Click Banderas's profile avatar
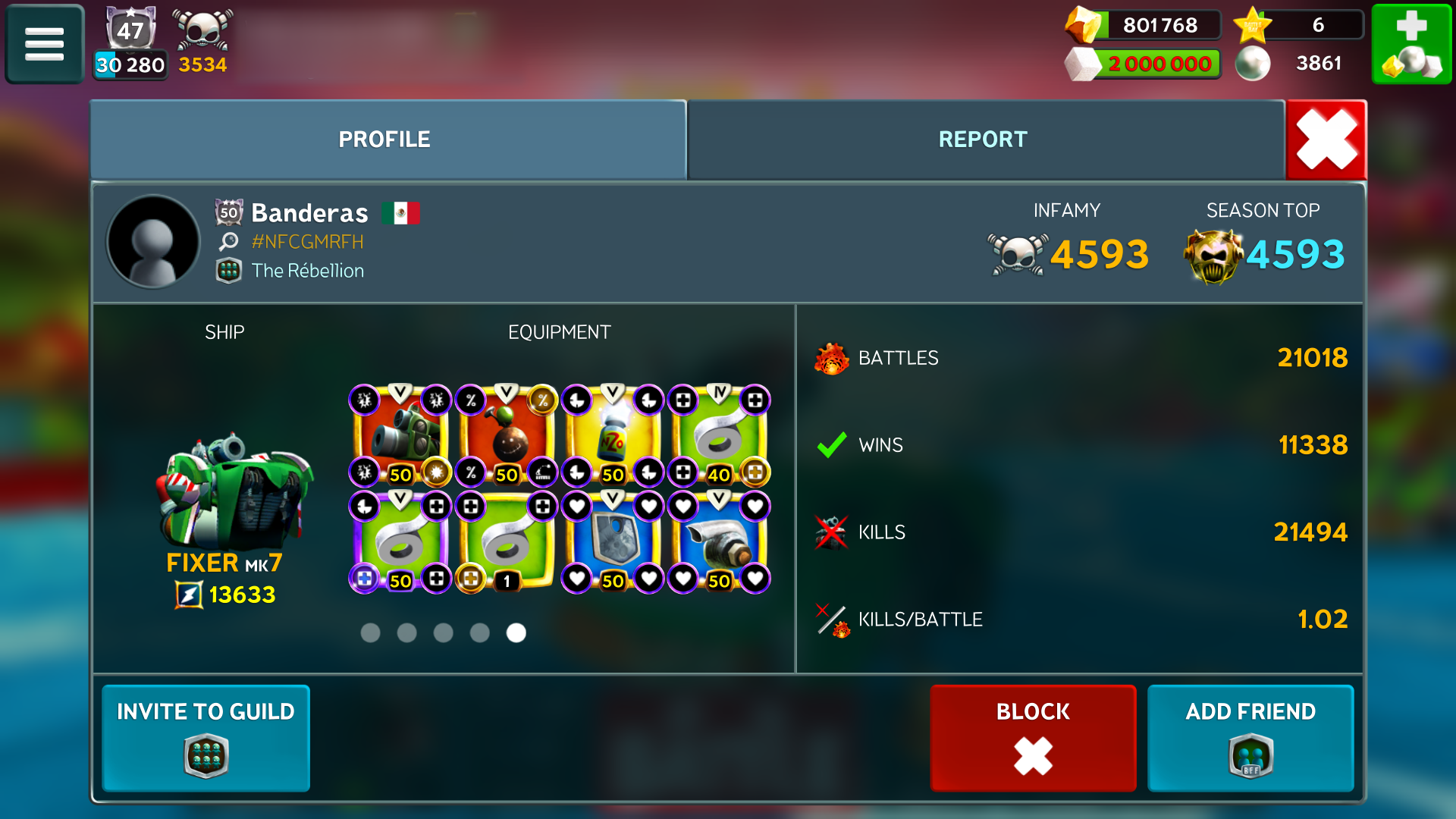This screenshot has height=819, width=1456. 154,242
